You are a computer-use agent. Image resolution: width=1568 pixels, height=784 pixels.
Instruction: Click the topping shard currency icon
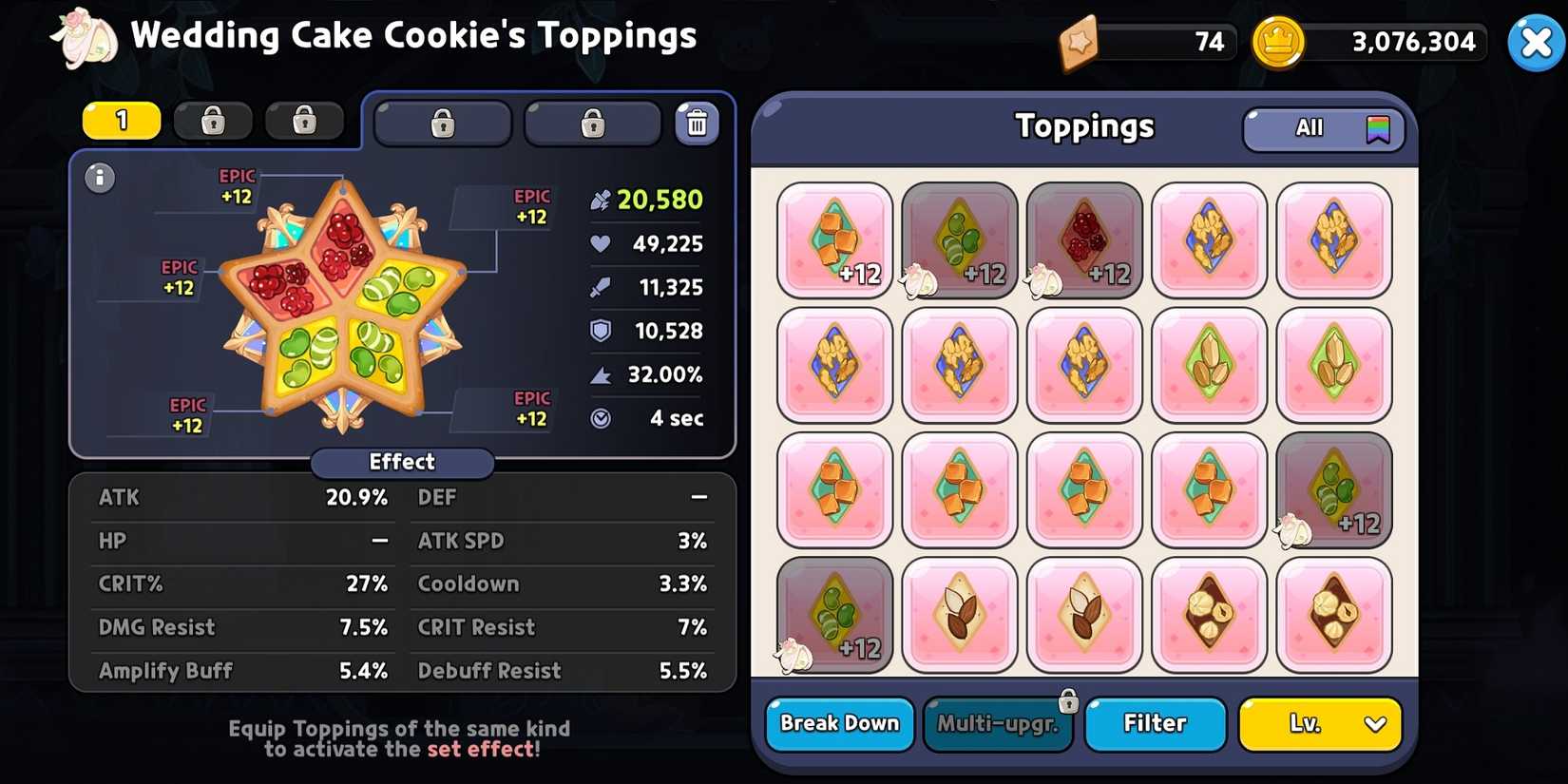[x=1079, y=41]
